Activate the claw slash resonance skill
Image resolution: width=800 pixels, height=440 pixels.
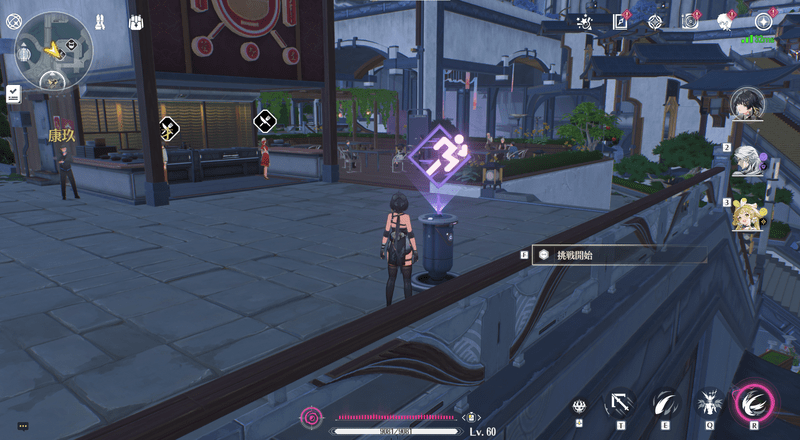[663, 404]
